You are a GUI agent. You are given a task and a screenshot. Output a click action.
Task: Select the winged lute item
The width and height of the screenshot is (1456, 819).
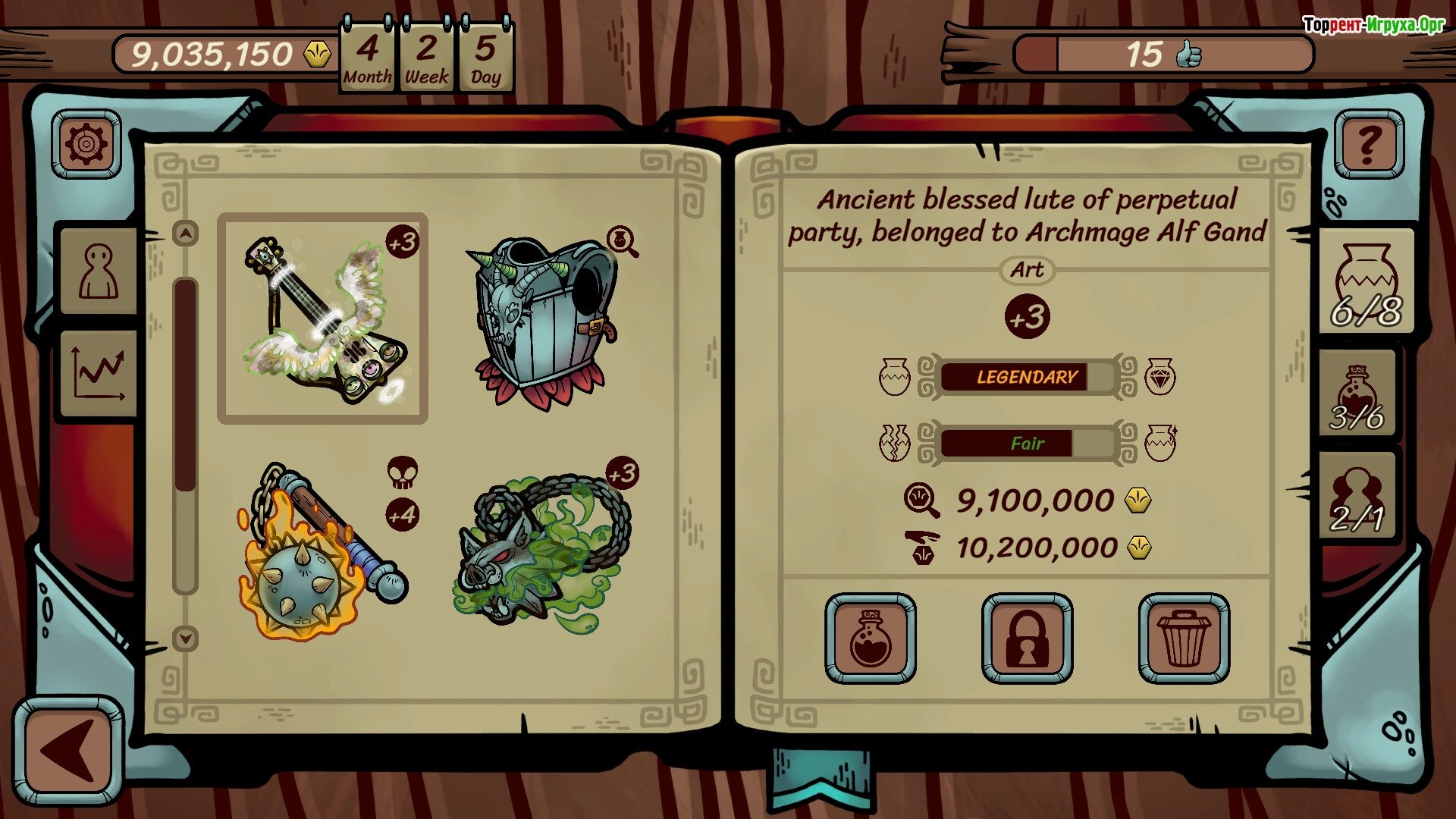tap(323, 318)
